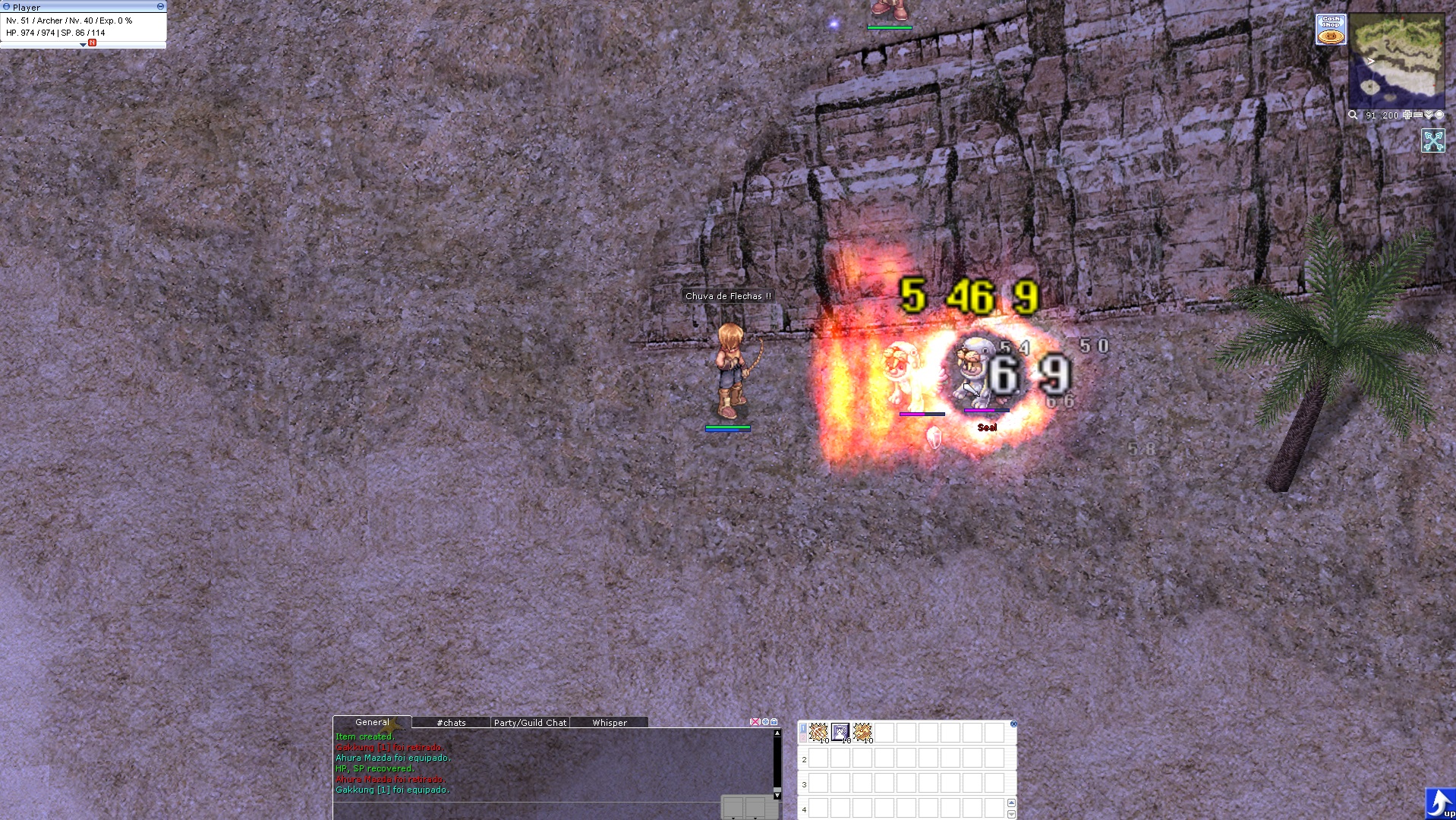Select the third golden skill icon in the hotbar
Viewport: 1456px width, 820px height.
[x=862, y=732]
